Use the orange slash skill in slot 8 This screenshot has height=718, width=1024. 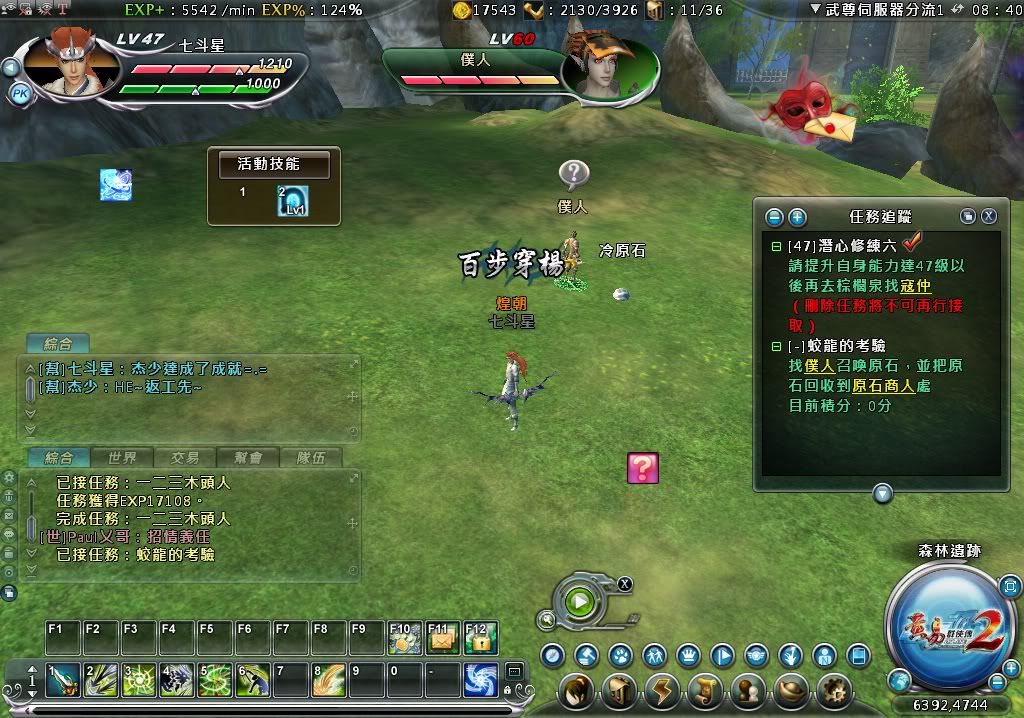(329, 680)
